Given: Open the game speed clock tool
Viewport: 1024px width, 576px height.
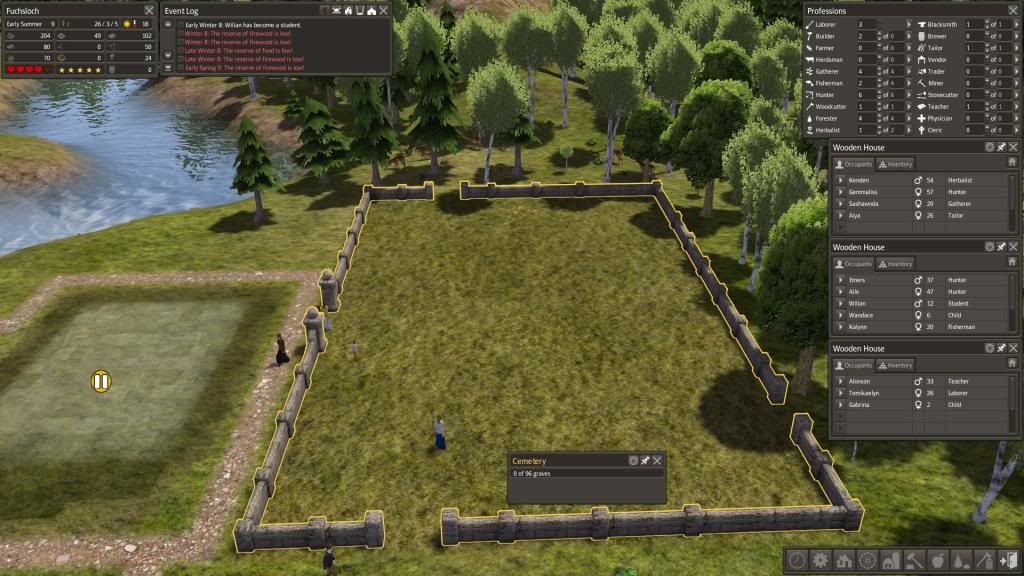Looking at the screenshot, I should click(x=799, y=560).
